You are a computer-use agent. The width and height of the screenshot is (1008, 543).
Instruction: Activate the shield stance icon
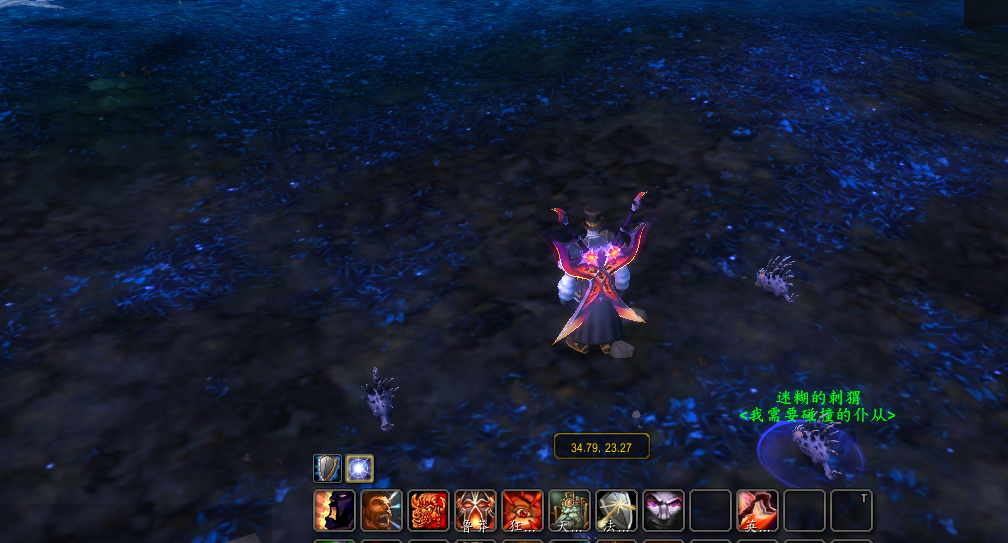[x=327, y=469]
